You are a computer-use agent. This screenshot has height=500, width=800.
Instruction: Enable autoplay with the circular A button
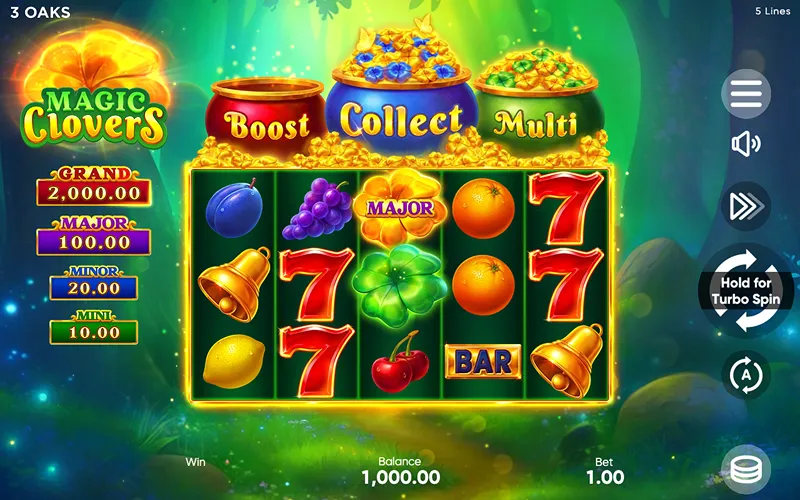pyautogui.click(x=746, y=375)
